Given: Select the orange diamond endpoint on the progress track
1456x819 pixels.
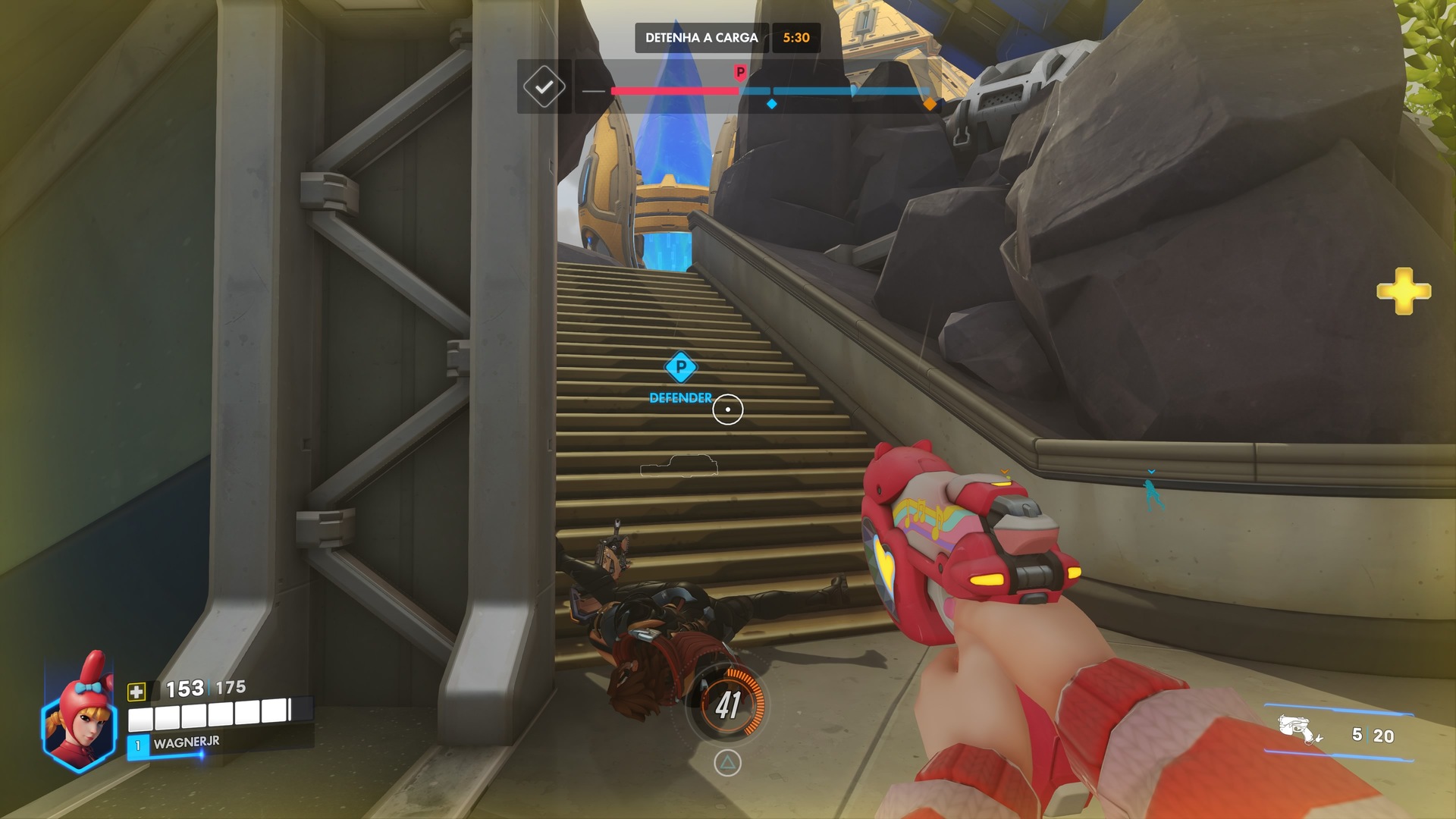Looking at the screenshot, I should [x=930, y=105].
